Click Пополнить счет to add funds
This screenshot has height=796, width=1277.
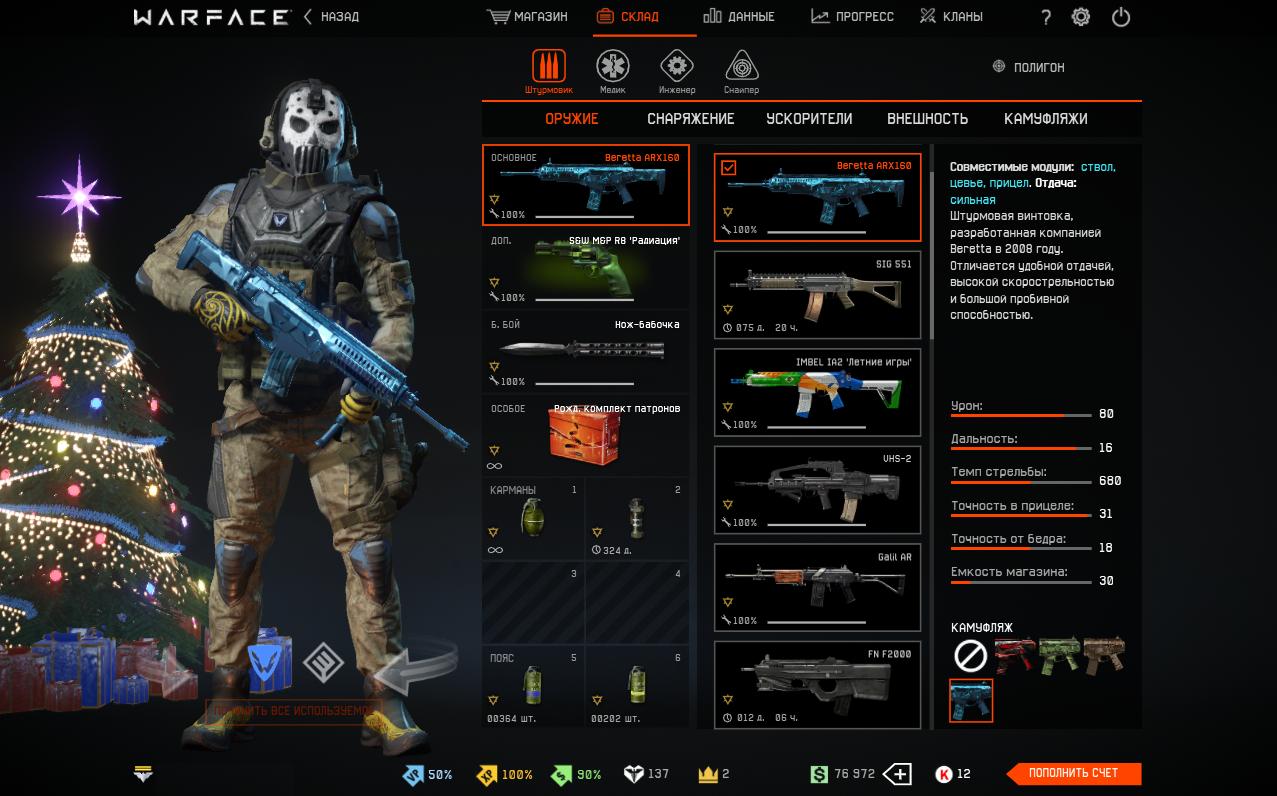pyautogui.click(x=1073, y=773)
